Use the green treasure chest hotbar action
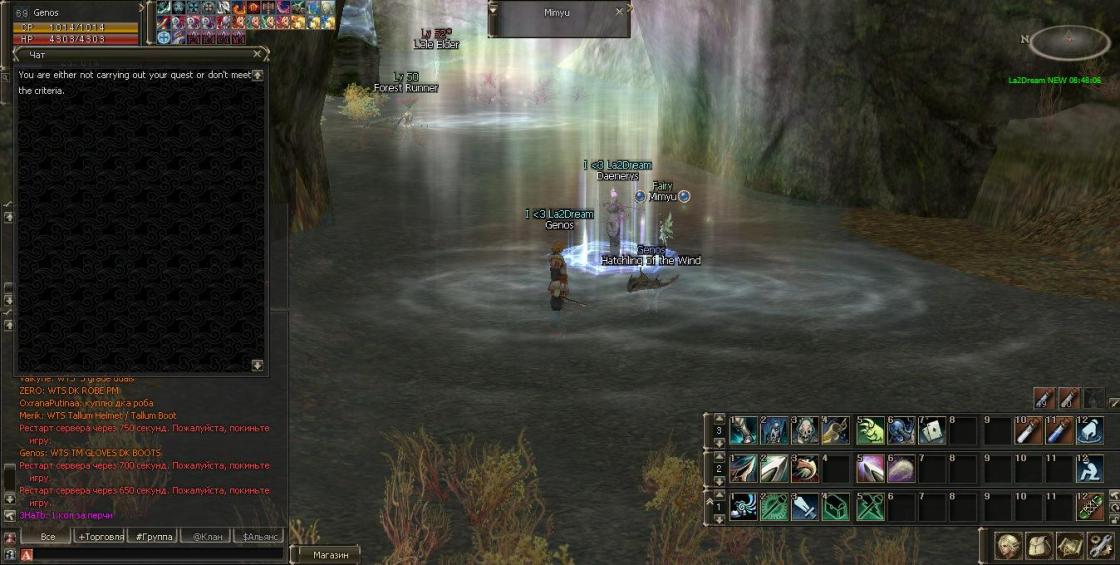 tap(837, 507)
